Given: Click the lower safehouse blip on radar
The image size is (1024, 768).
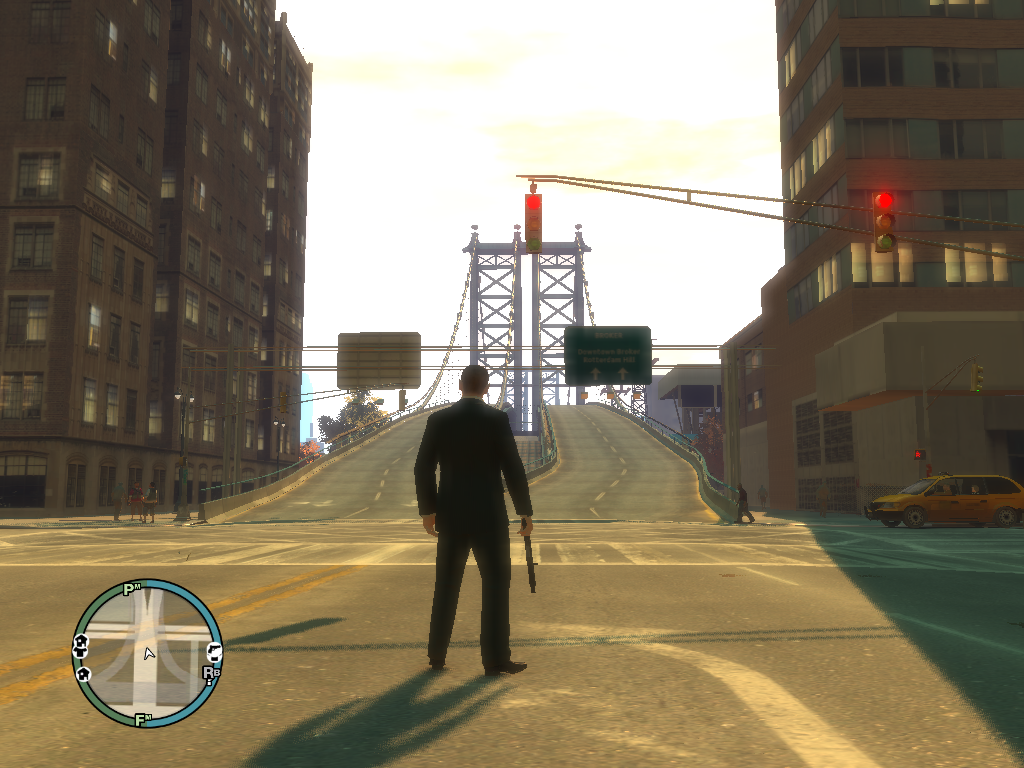Looking at the screenshot, I should click(84, 673).
